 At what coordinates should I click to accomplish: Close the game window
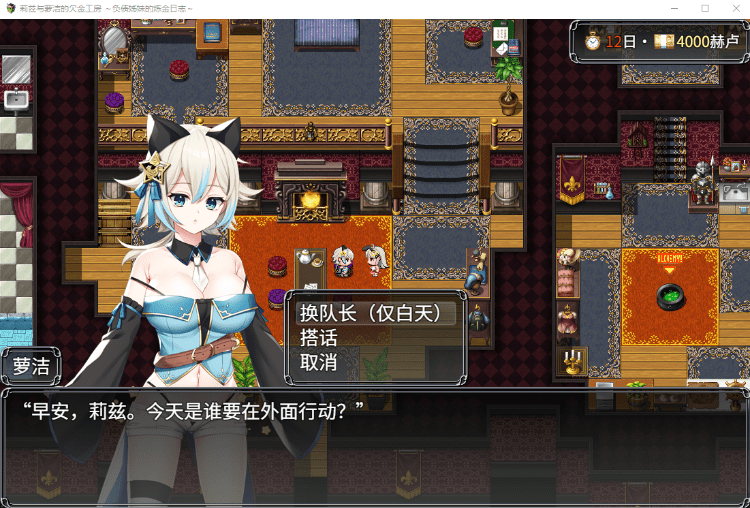(x=734, y=8)
